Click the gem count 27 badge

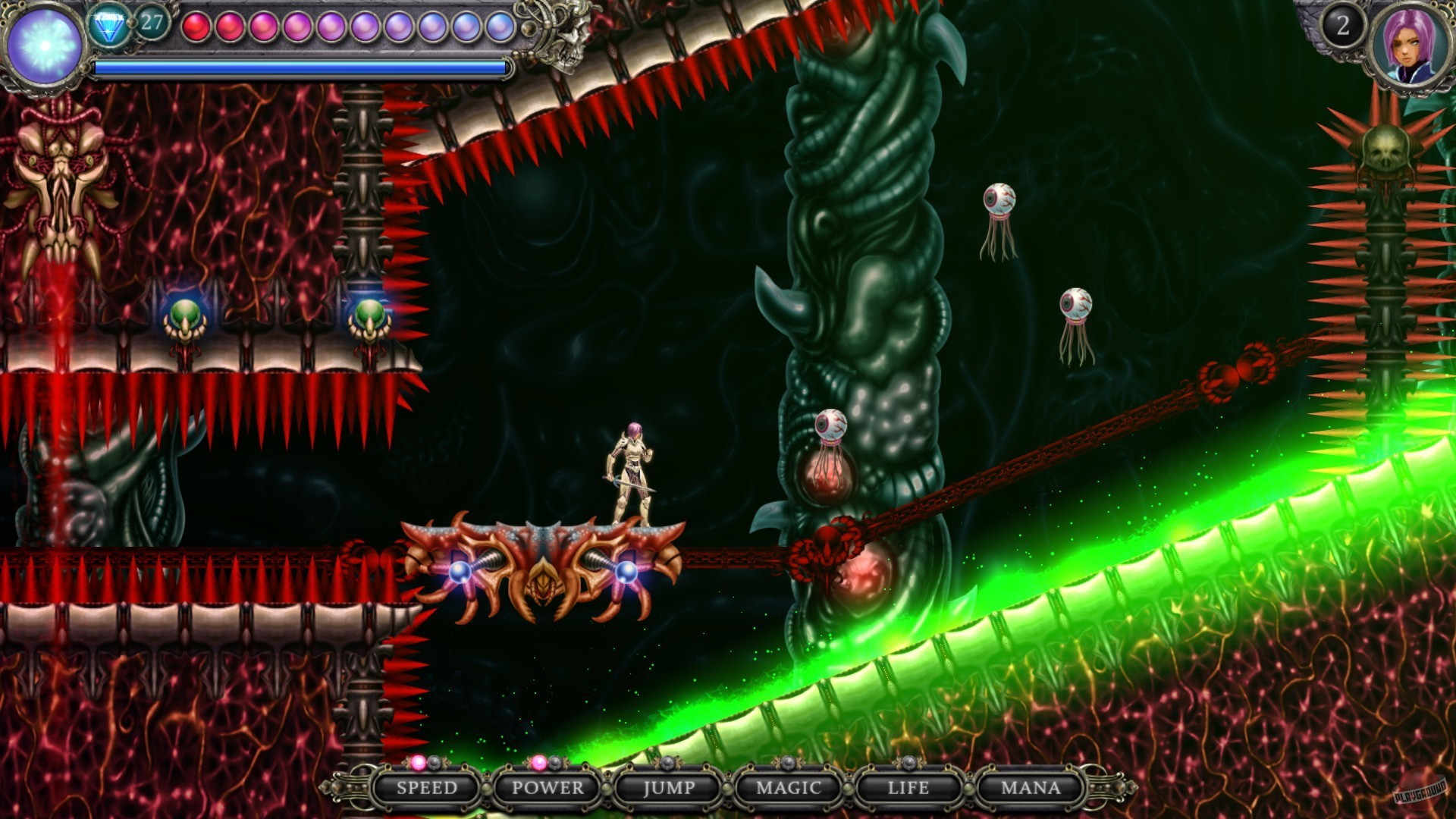152,22
